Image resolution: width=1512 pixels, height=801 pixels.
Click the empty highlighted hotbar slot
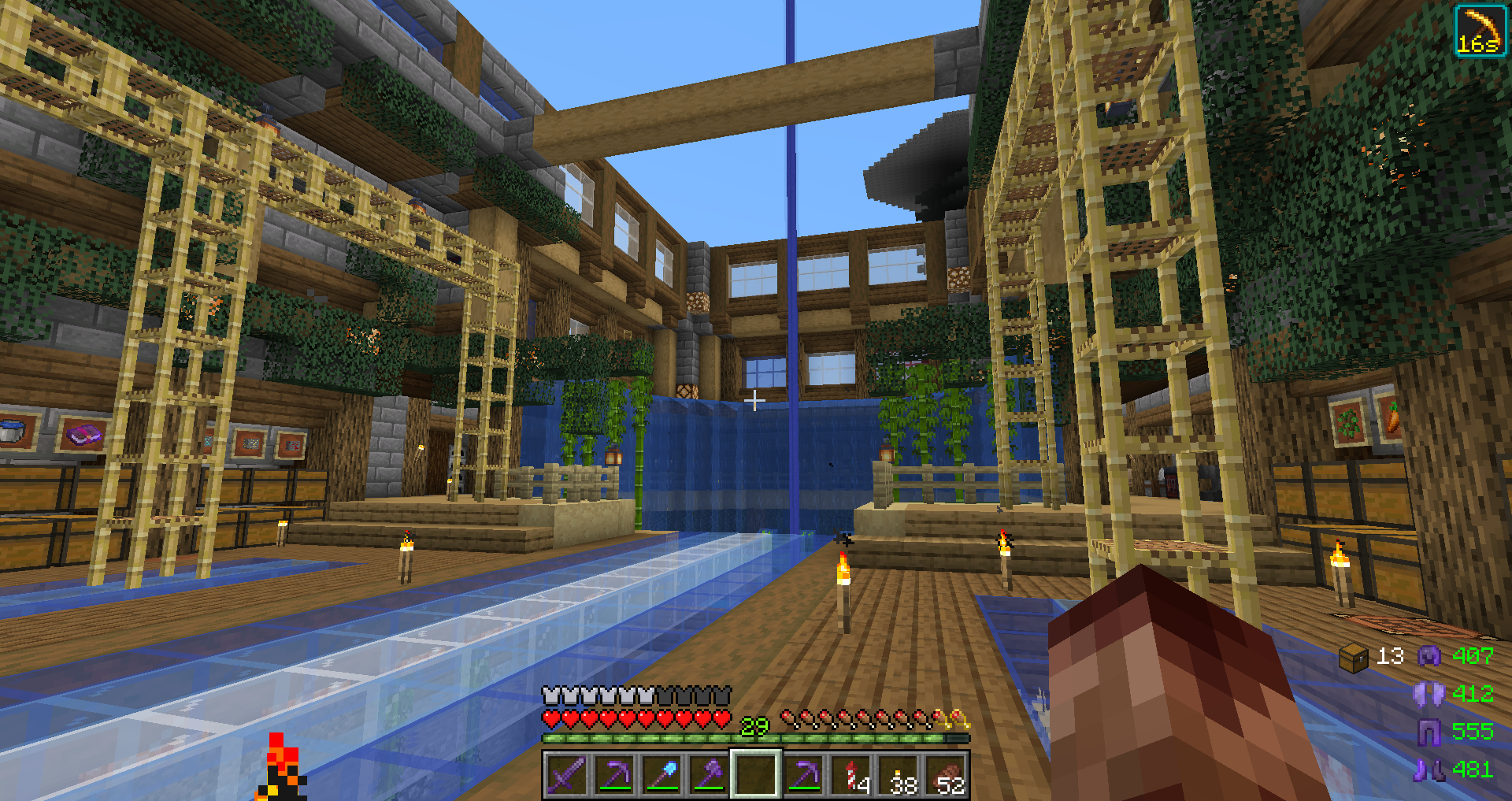pos(756,775)
